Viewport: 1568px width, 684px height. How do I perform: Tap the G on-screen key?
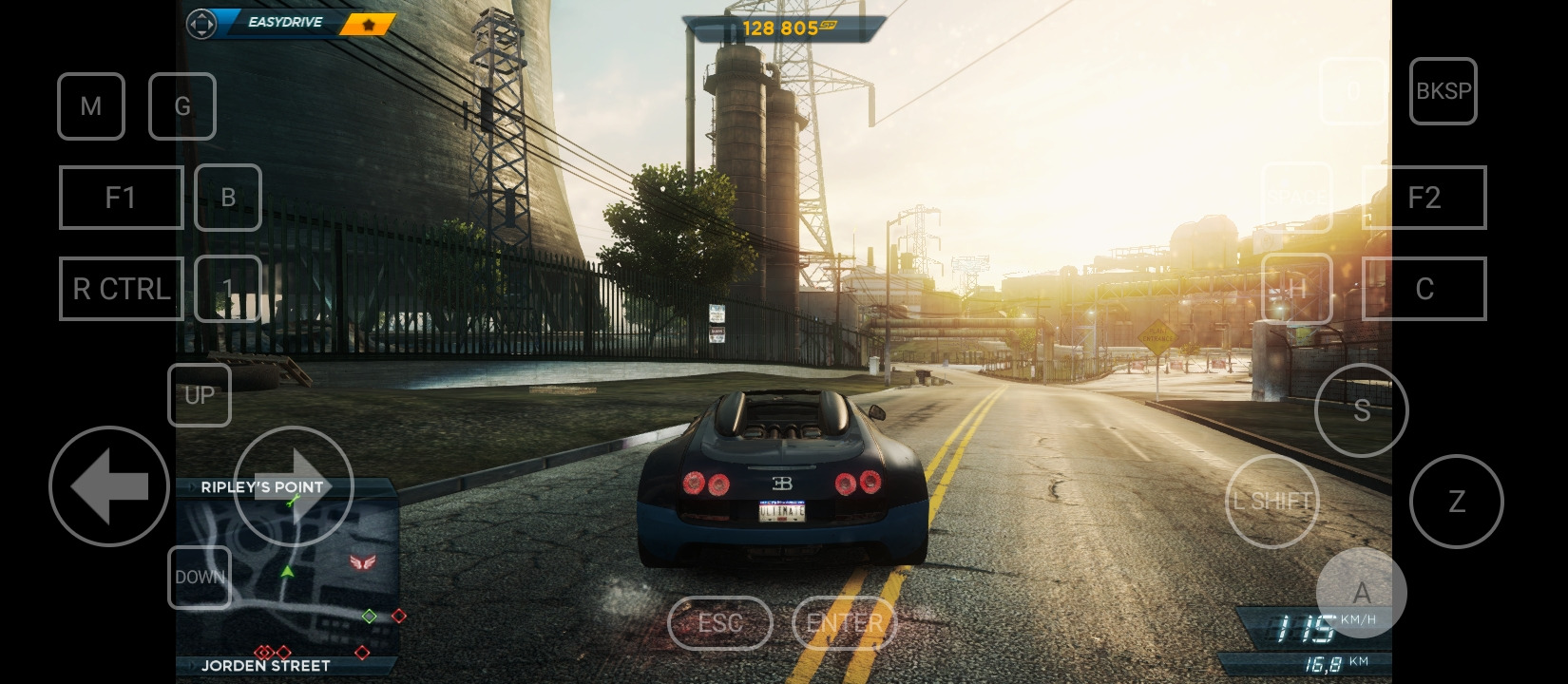(182, 106)
